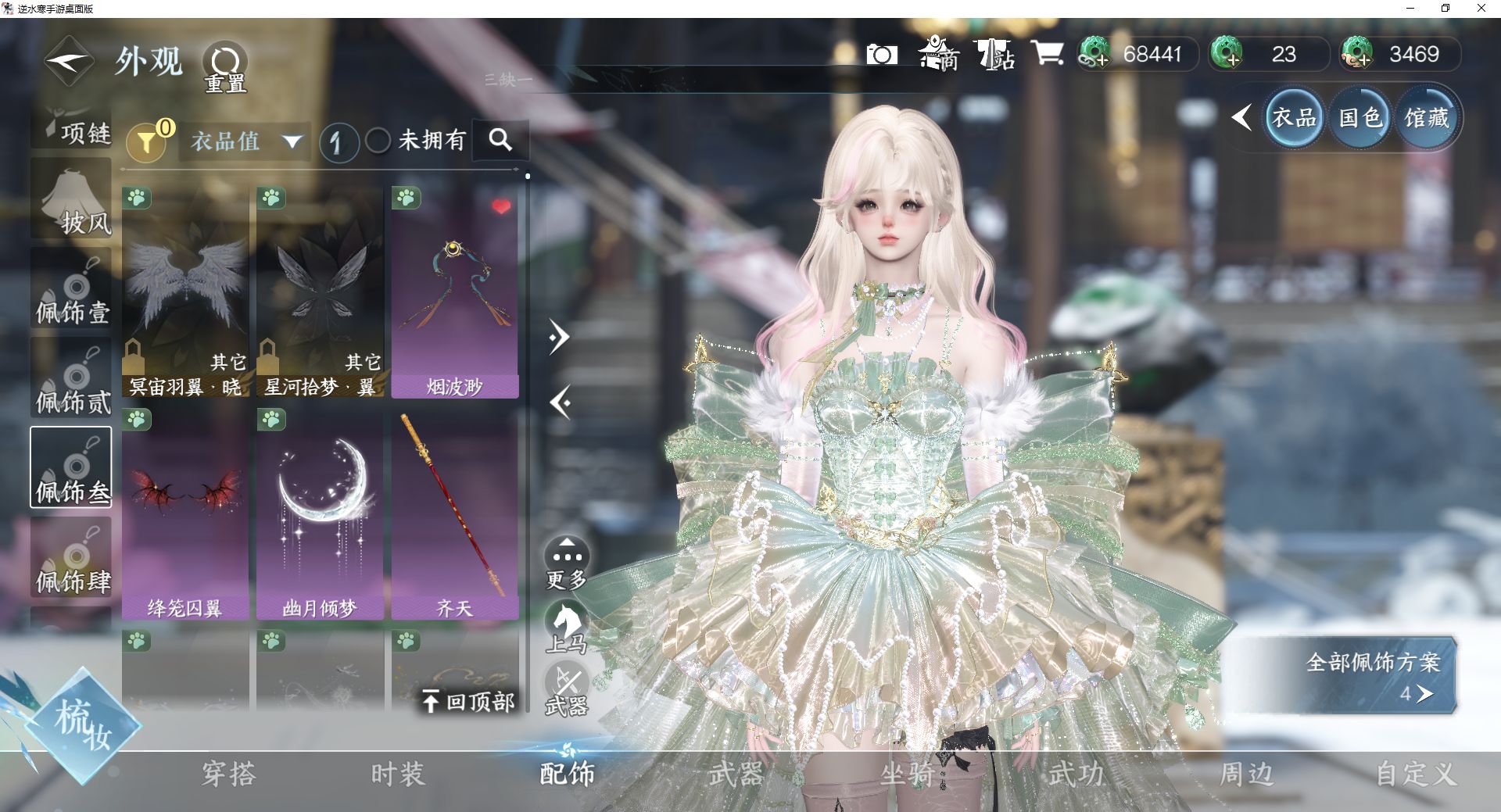
Task: Switch to the 披风 cloak category
Action: click(71, 199)
